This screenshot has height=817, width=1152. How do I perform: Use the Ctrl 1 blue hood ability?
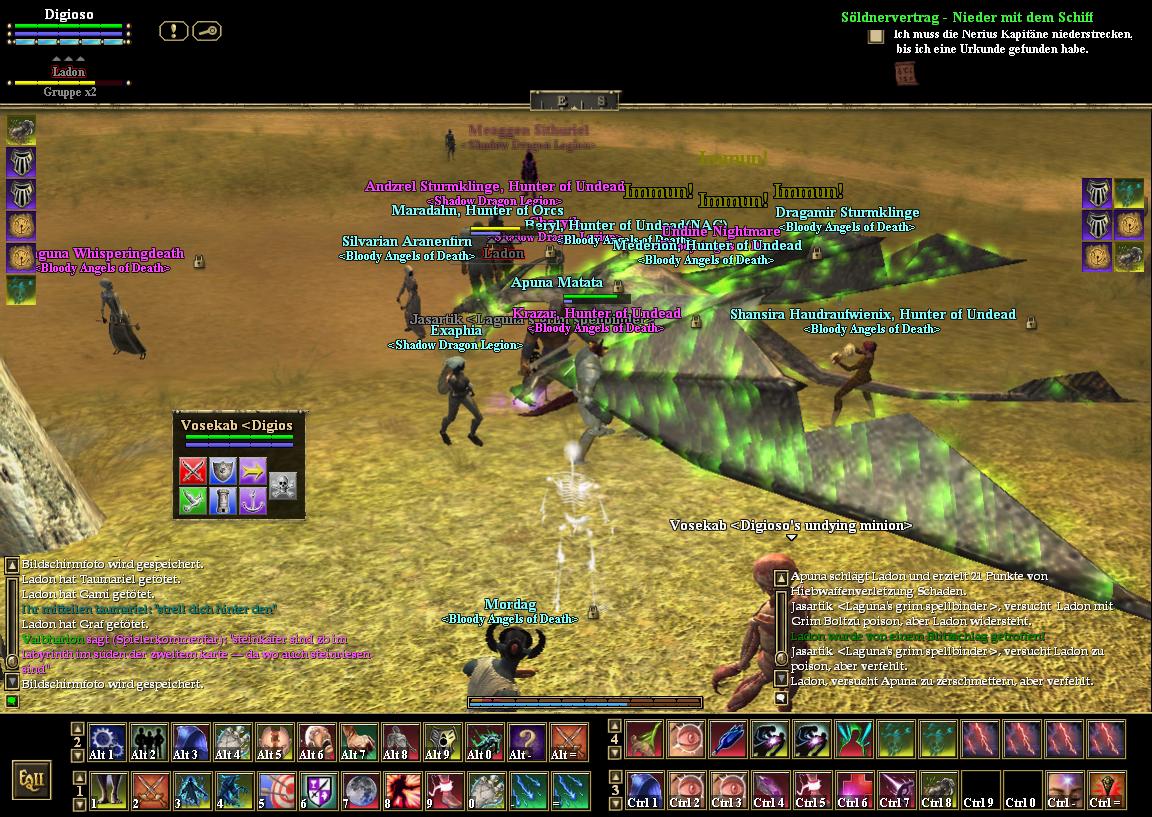click(x=643, y=790)
